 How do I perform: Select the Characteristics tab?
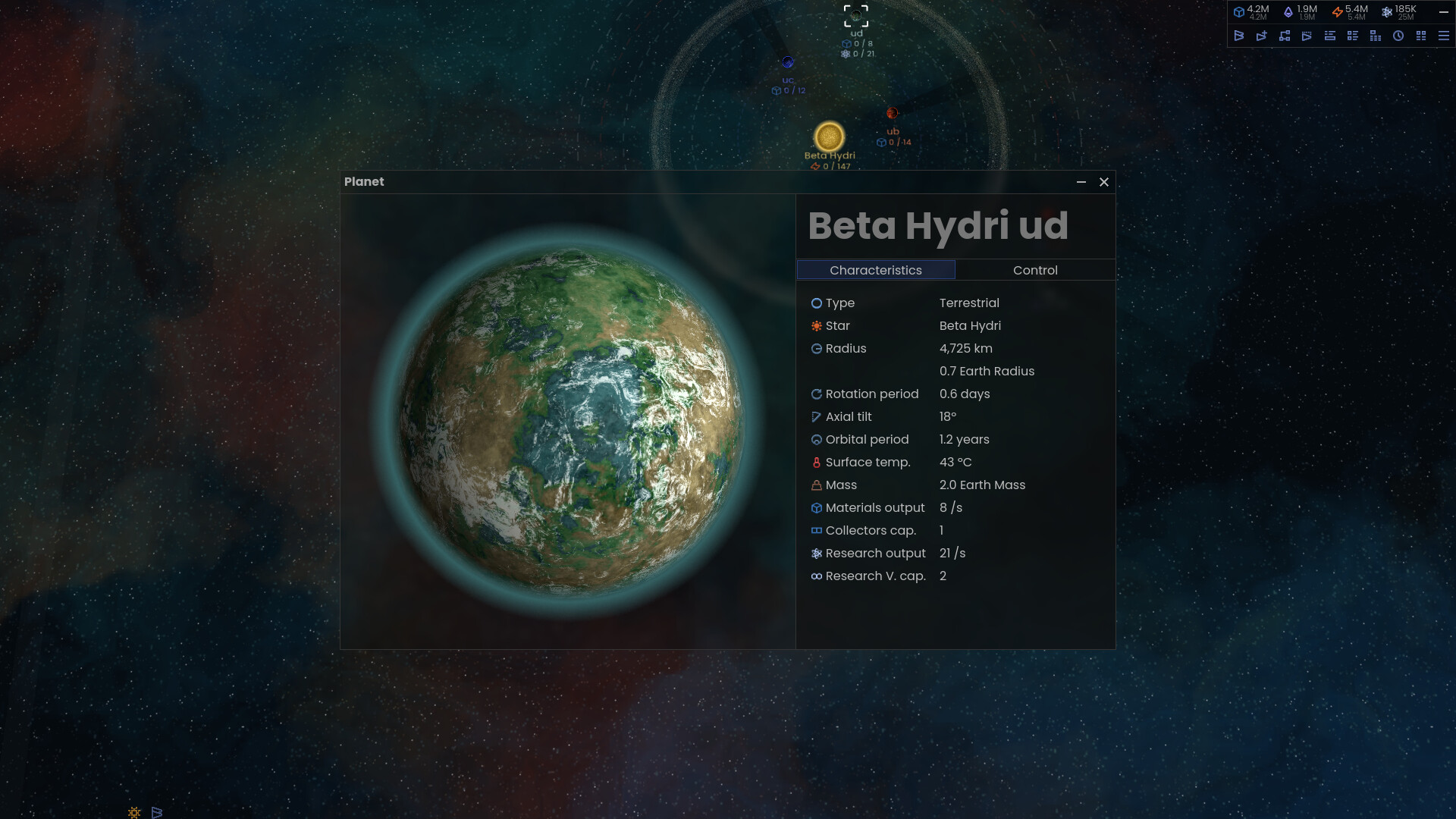[876, 270]
